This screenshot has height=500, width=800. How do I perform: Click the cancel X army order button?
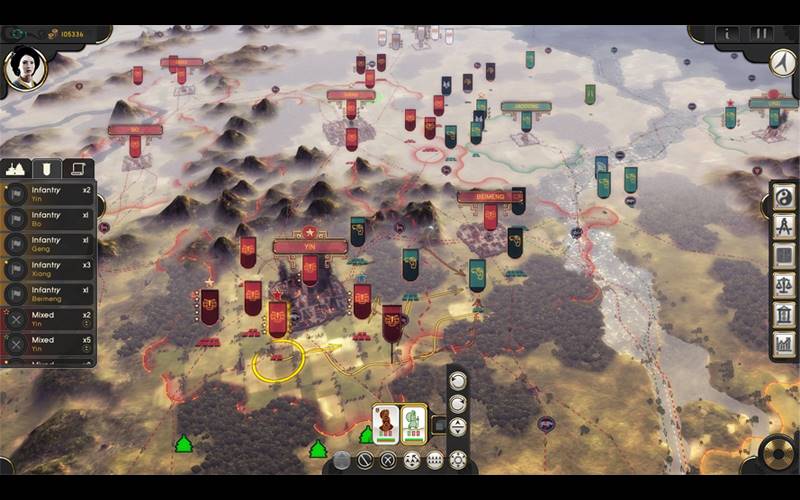[388, 460]
